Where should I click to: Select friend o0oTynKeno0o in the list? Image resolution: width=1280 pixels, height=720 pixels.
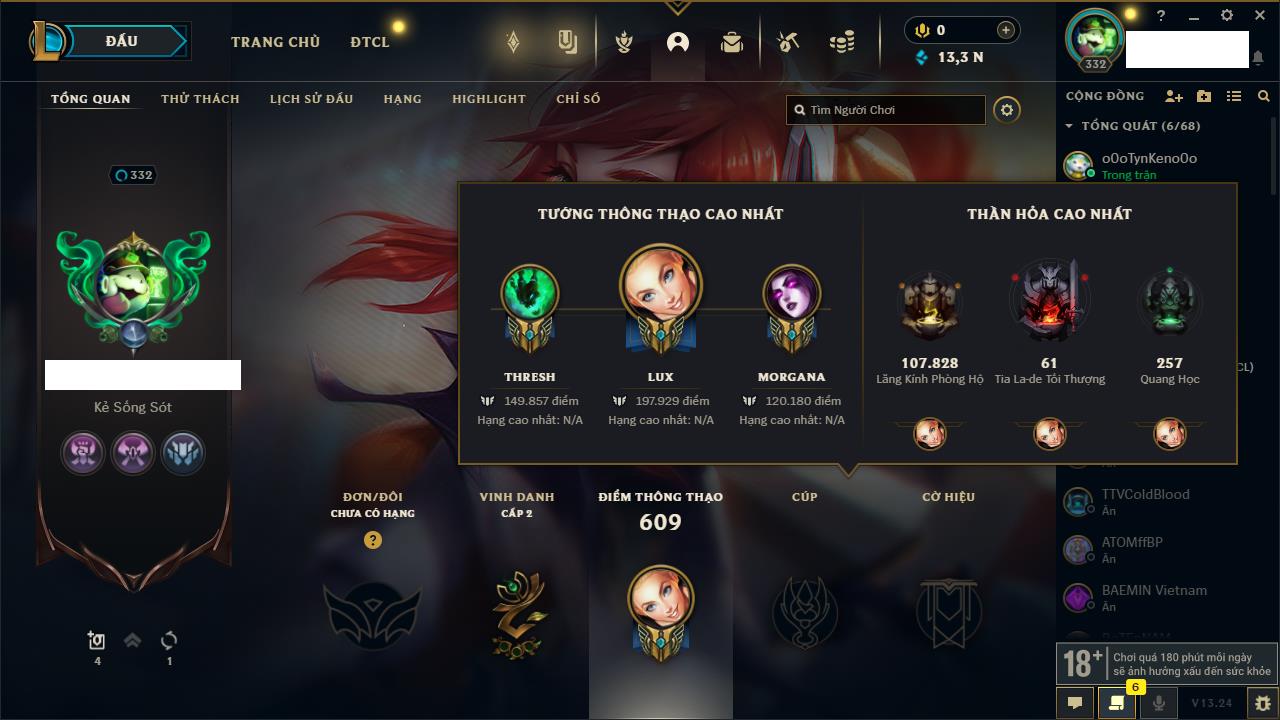[1148, 158]
